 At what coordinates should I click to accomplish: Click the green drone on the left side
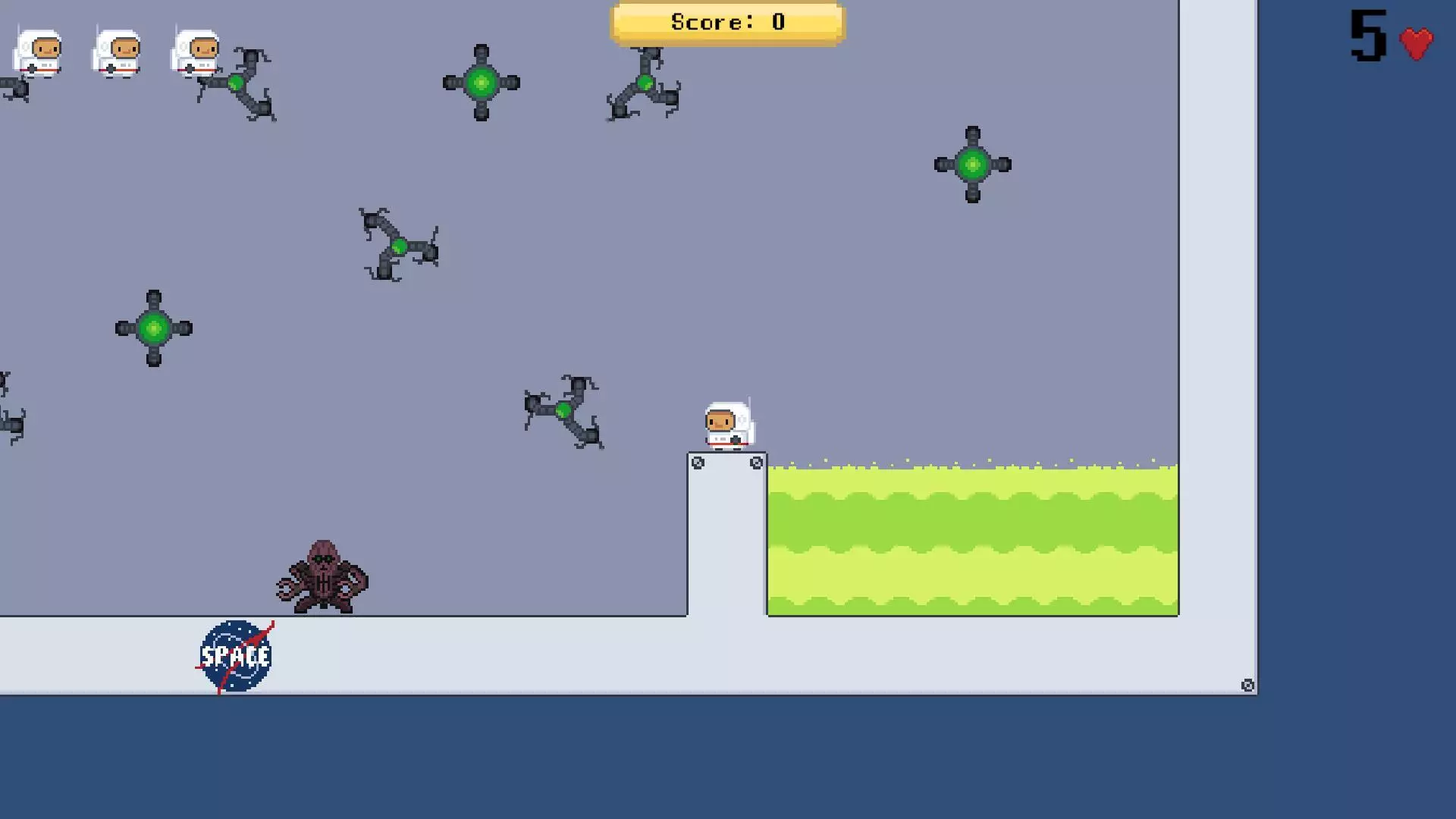pos(153,328)
